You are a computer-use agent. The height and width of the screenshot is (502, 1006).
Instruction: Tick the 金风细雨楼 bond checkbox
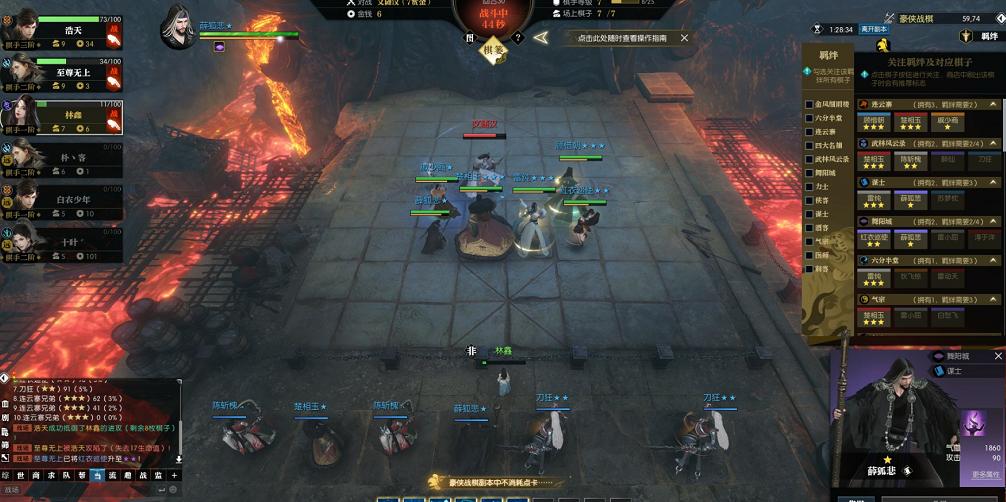(x=810, y=104)
